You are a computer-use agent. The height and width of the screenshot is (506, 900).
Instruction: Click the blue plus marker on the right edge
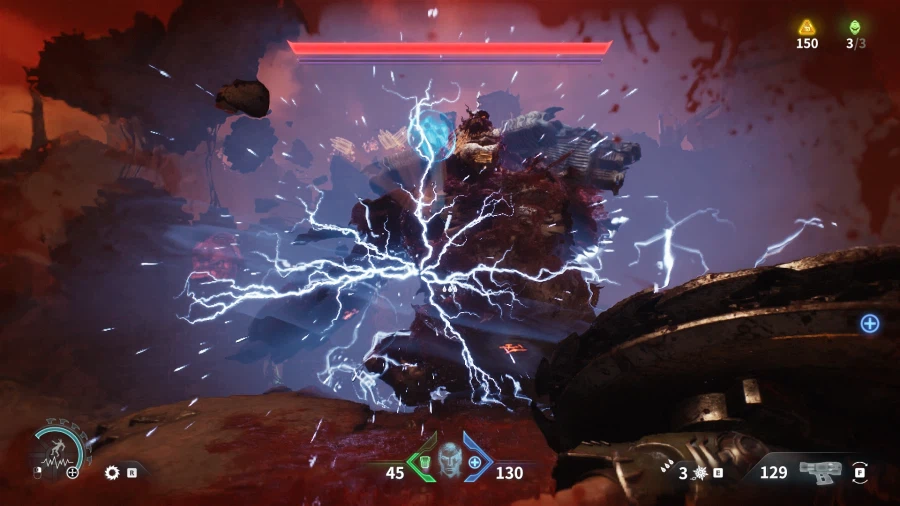(x=869, y=322)
